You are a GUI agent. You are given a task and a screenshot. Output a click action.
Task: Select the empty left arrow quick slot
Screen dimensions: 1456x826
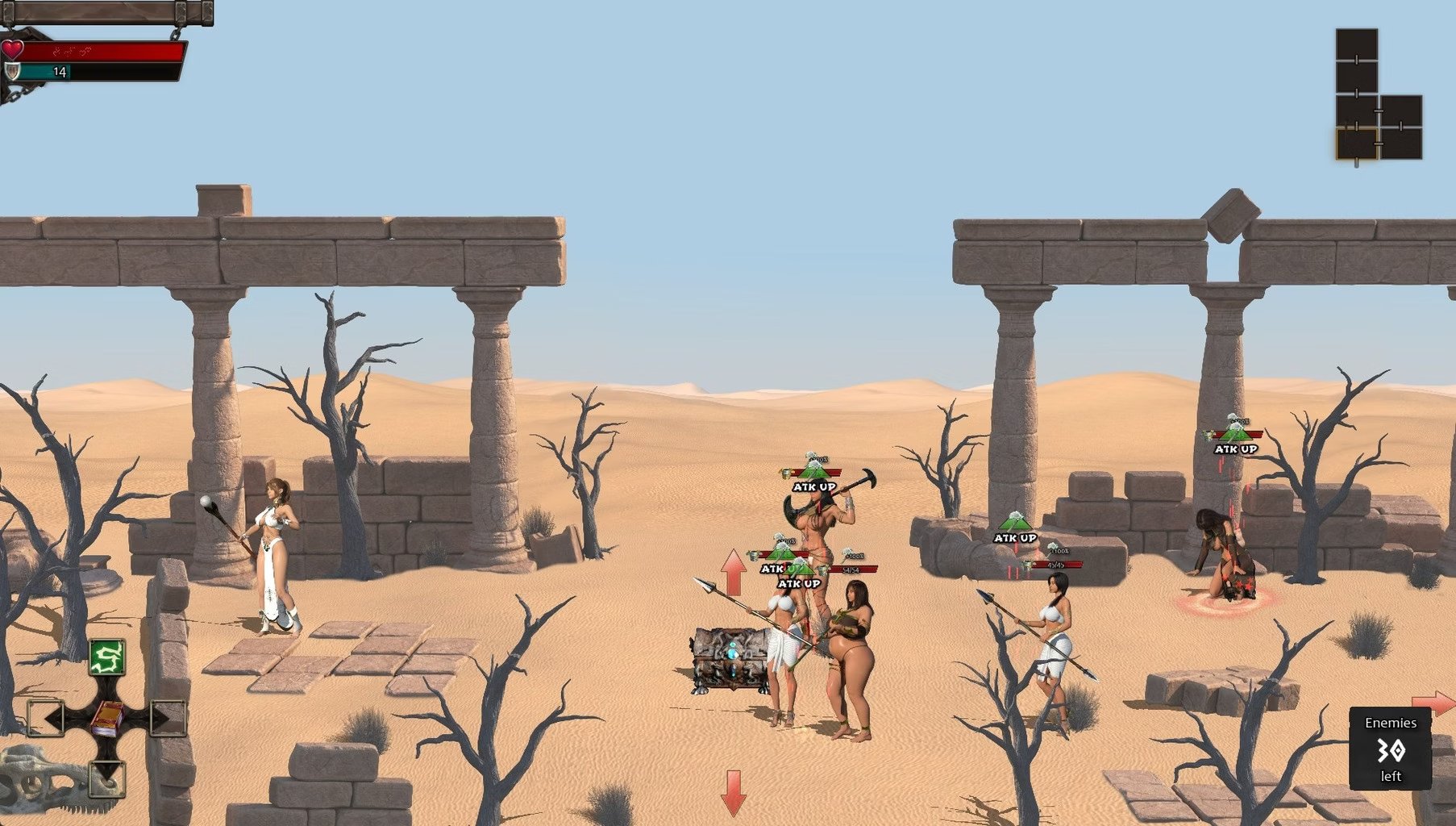tap(46, 717)
